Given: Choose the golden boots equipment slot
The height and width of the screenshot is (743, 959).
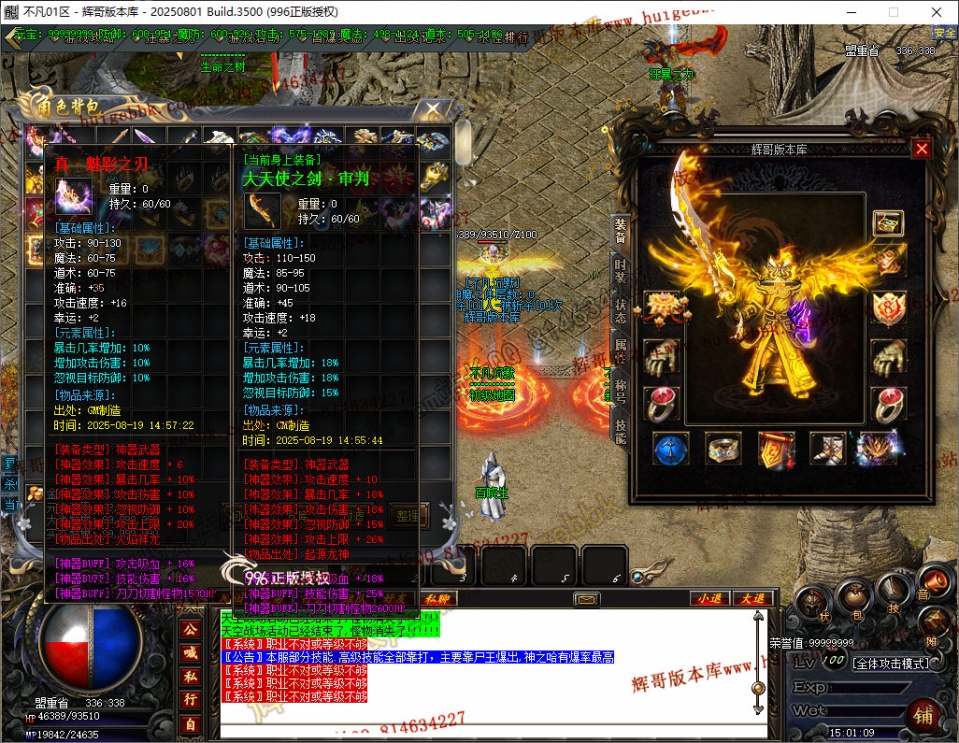Looking at the screenshot, I should tap(826, 449).
